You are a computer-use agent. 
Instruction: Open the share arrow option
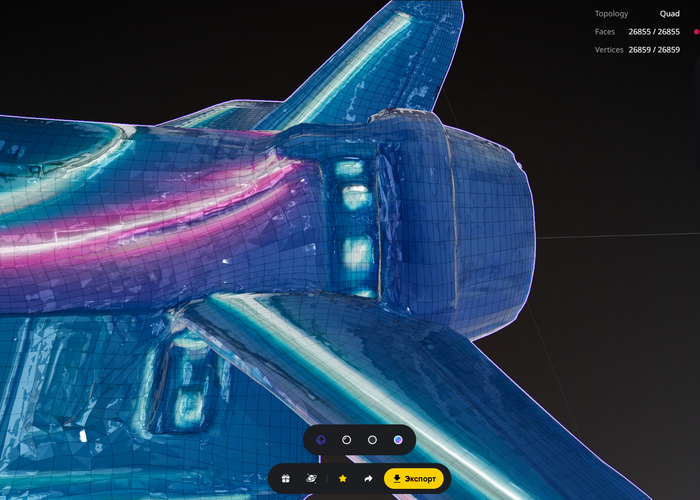pos(368,479)
